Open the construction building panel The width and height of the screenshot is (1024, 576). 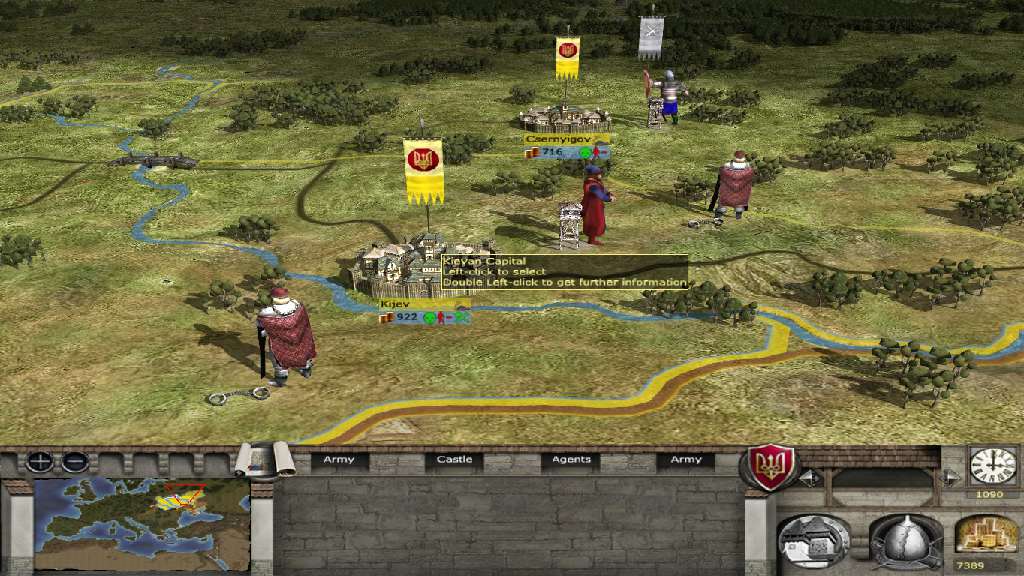point(813,543)
